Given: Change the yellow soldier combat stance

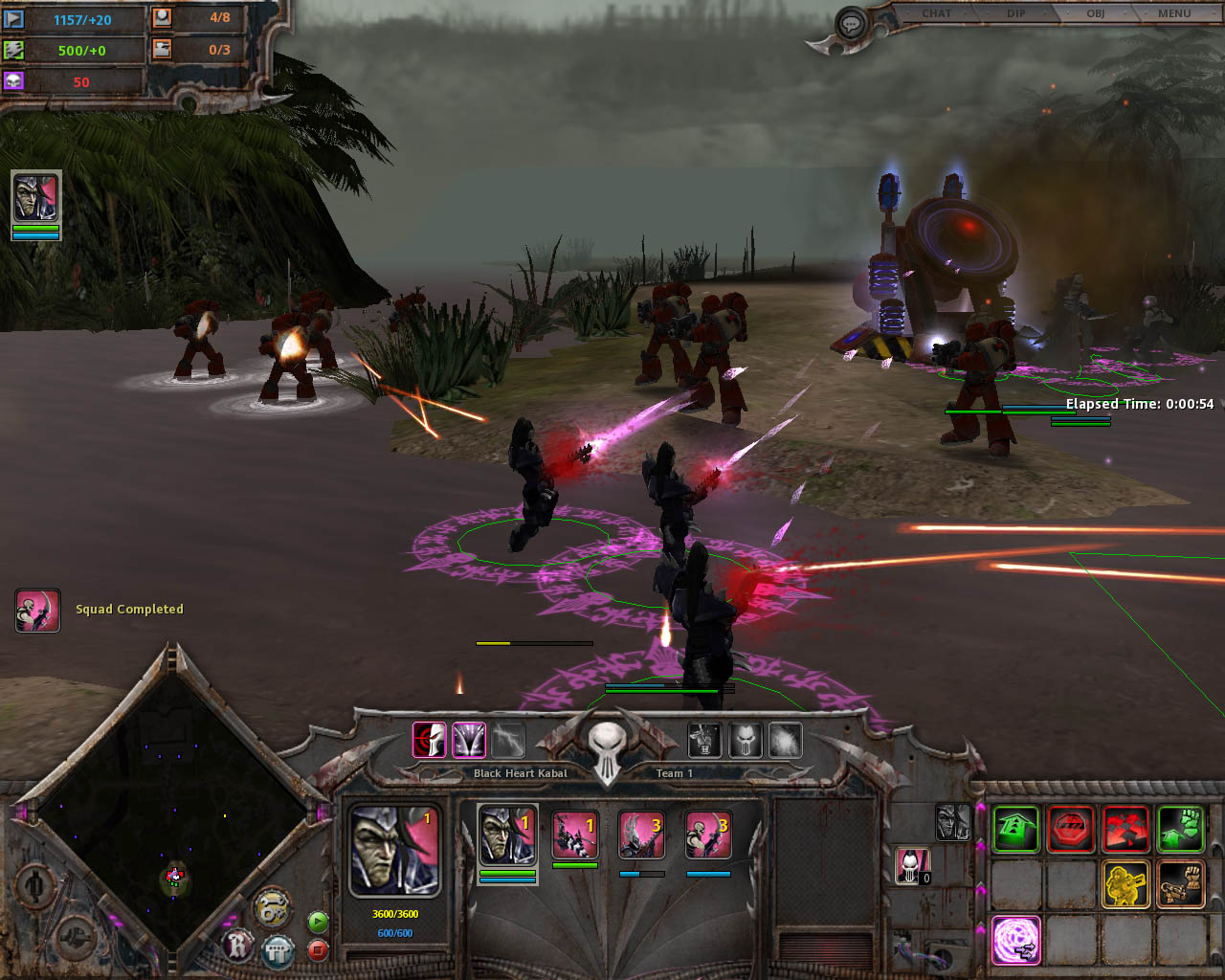Looking at the screenshot, I should (x=1125, y=883).
